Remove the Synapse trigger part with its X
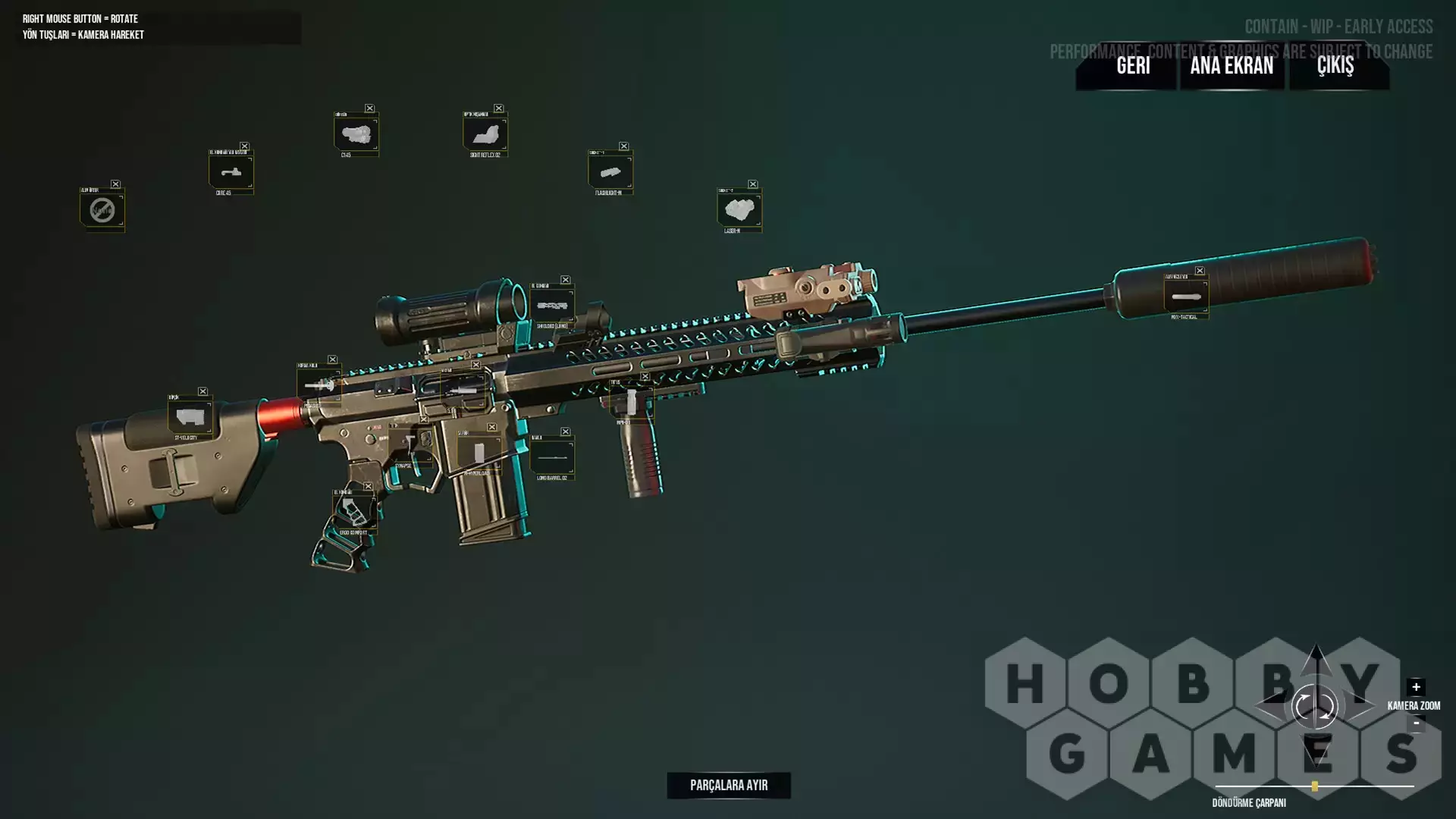This screenshot has width=1456, height=819. (424, 419)
